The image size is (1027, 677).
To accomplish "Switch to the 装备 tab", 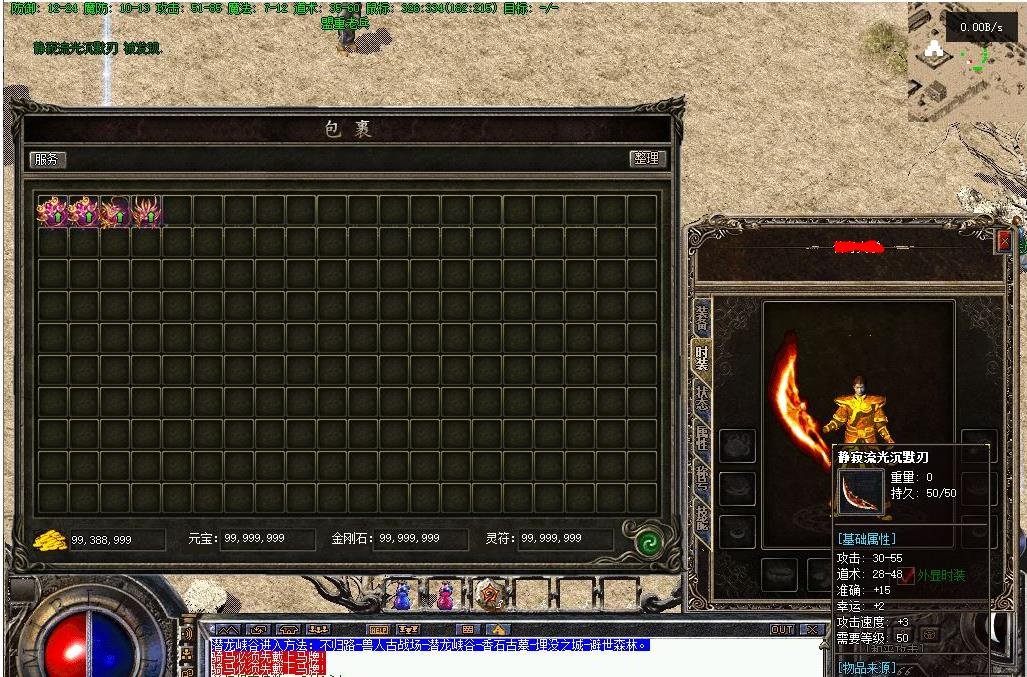I will point(702,319).
